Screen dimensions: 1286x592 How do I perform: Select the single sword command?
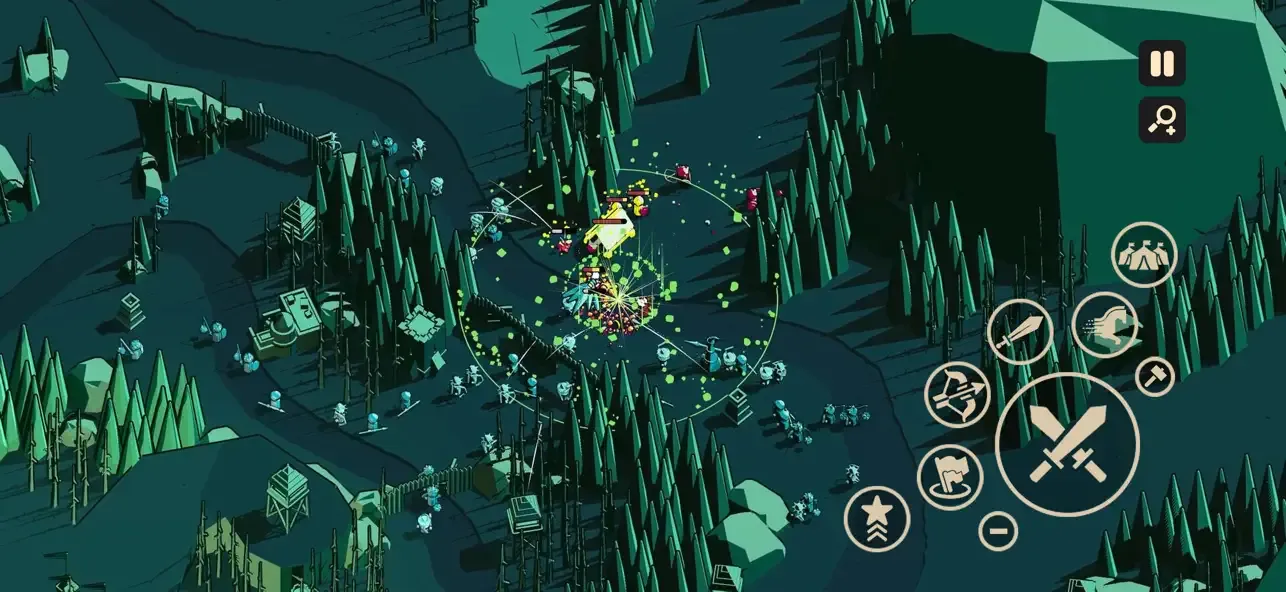(x=1019, y=332)
